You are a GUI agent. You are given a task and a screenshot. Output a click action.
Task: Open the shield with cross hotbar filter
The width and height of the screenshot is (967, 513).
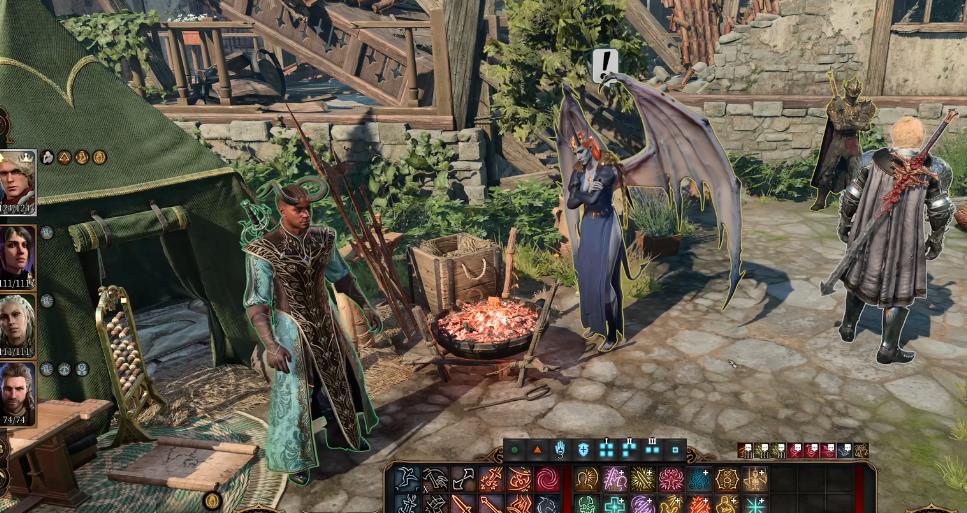coord(583,450)
